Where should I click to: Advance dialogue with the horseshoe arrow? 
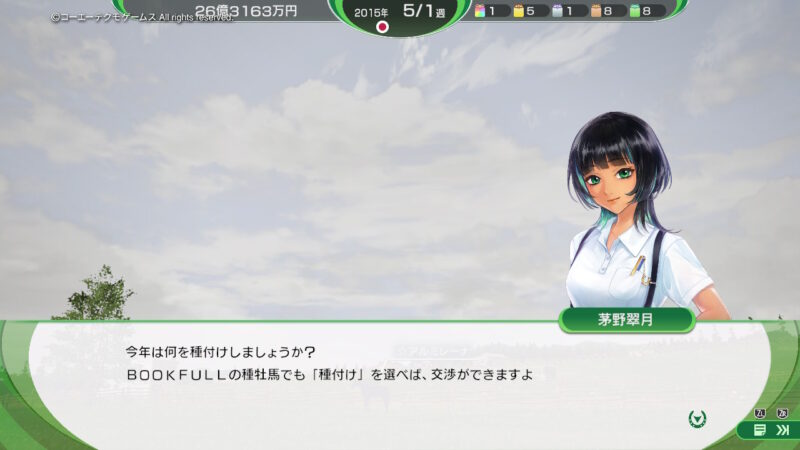pyautogui.click(x=698, y=417)
